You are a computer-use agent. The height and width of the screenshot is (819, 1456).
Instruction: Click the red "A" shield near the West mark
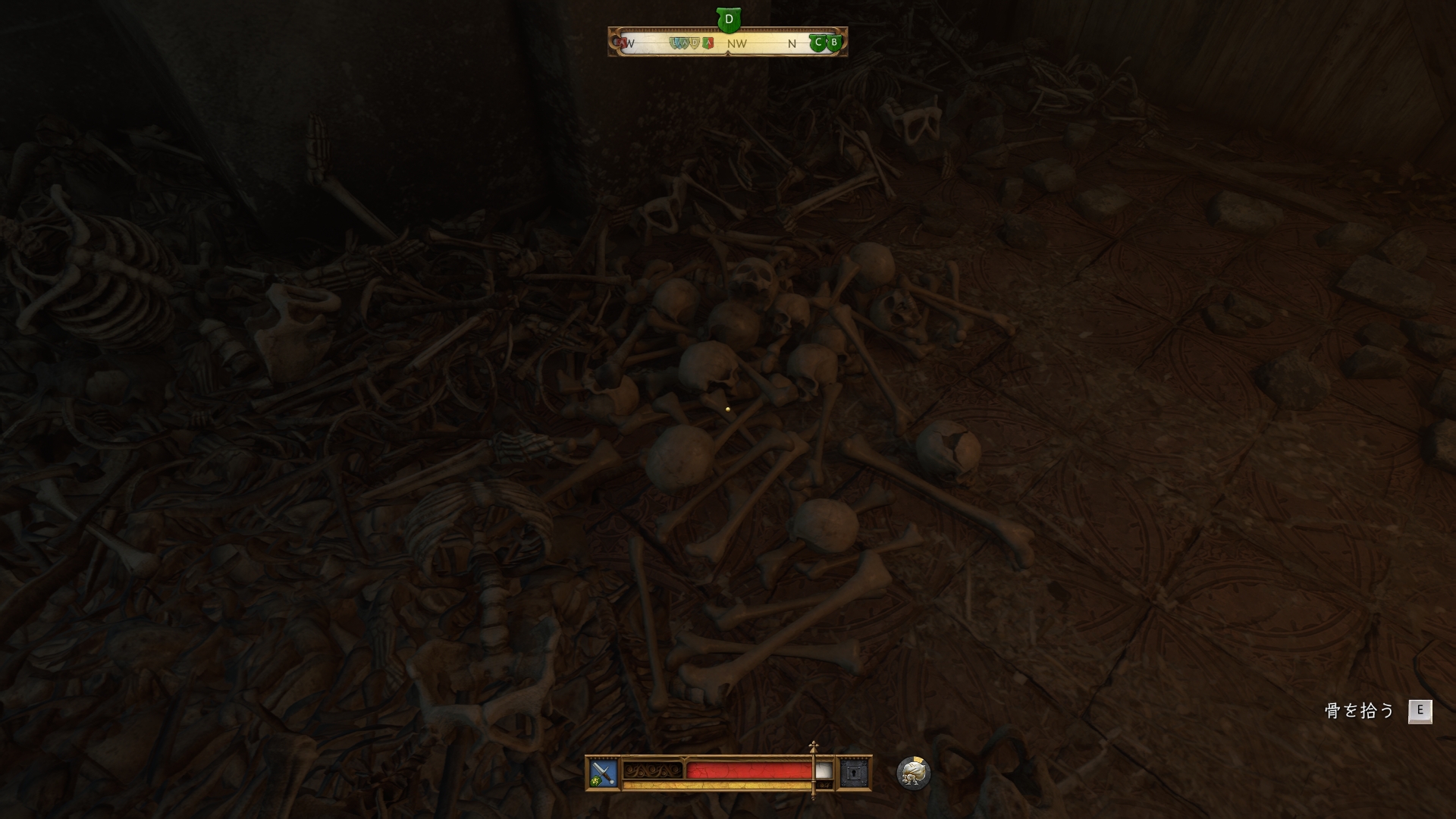[x=623, y=43]
